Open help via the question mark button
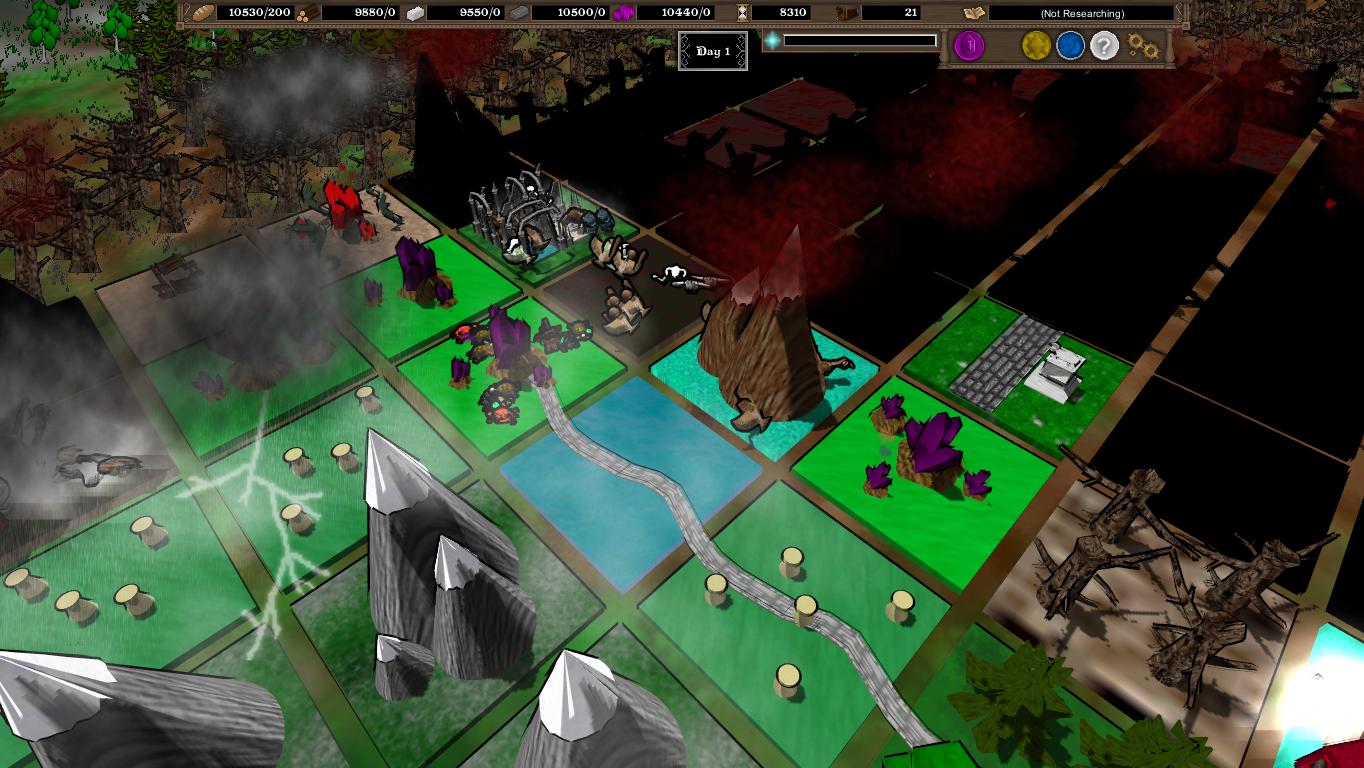 pos(1104,46)
